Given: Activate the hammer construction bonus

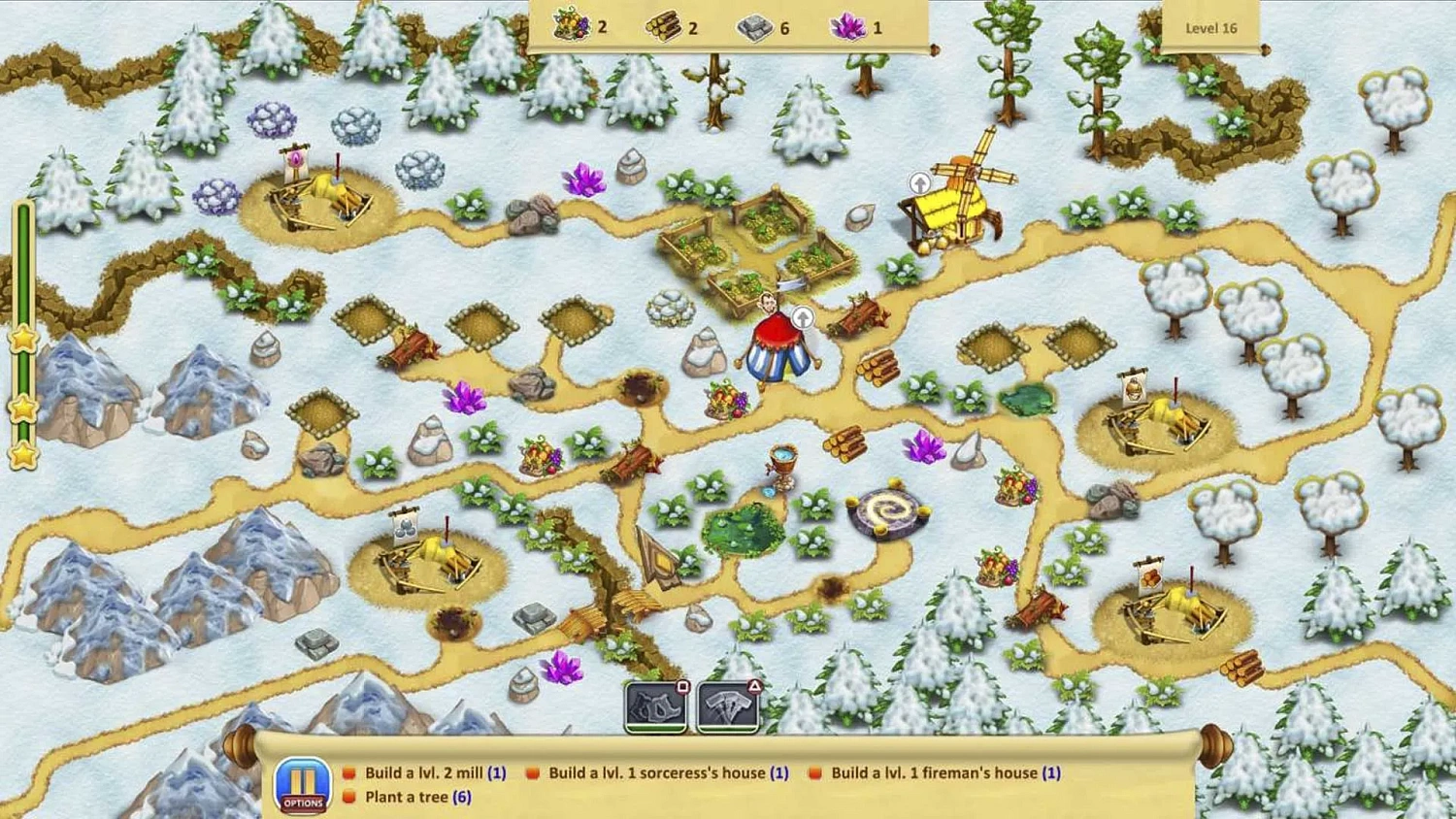Looking at the screenshot, I should (x=728, y=706).
